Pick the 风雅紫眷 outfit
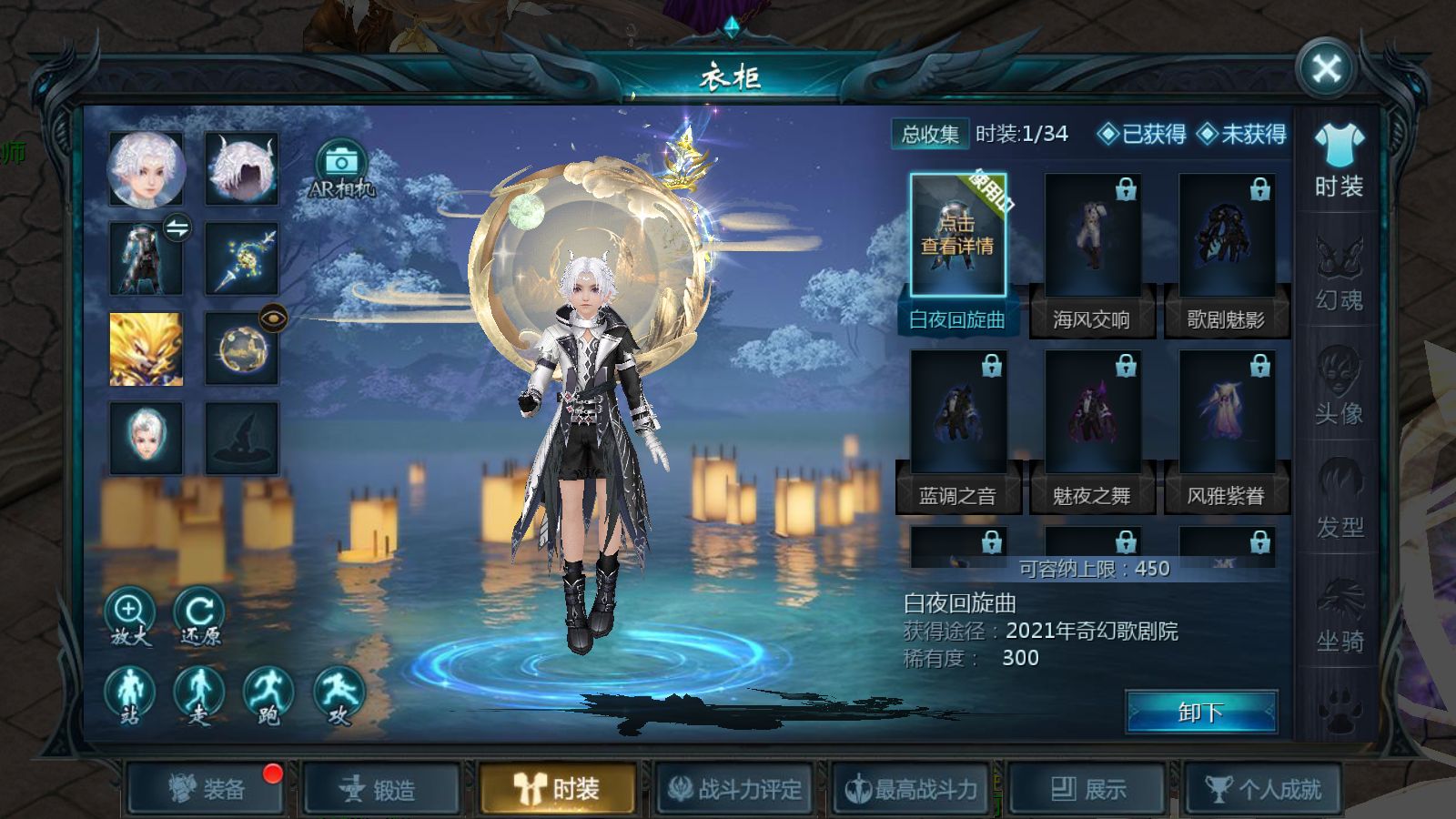1456x819 pixels. [x=1226, y=415]
